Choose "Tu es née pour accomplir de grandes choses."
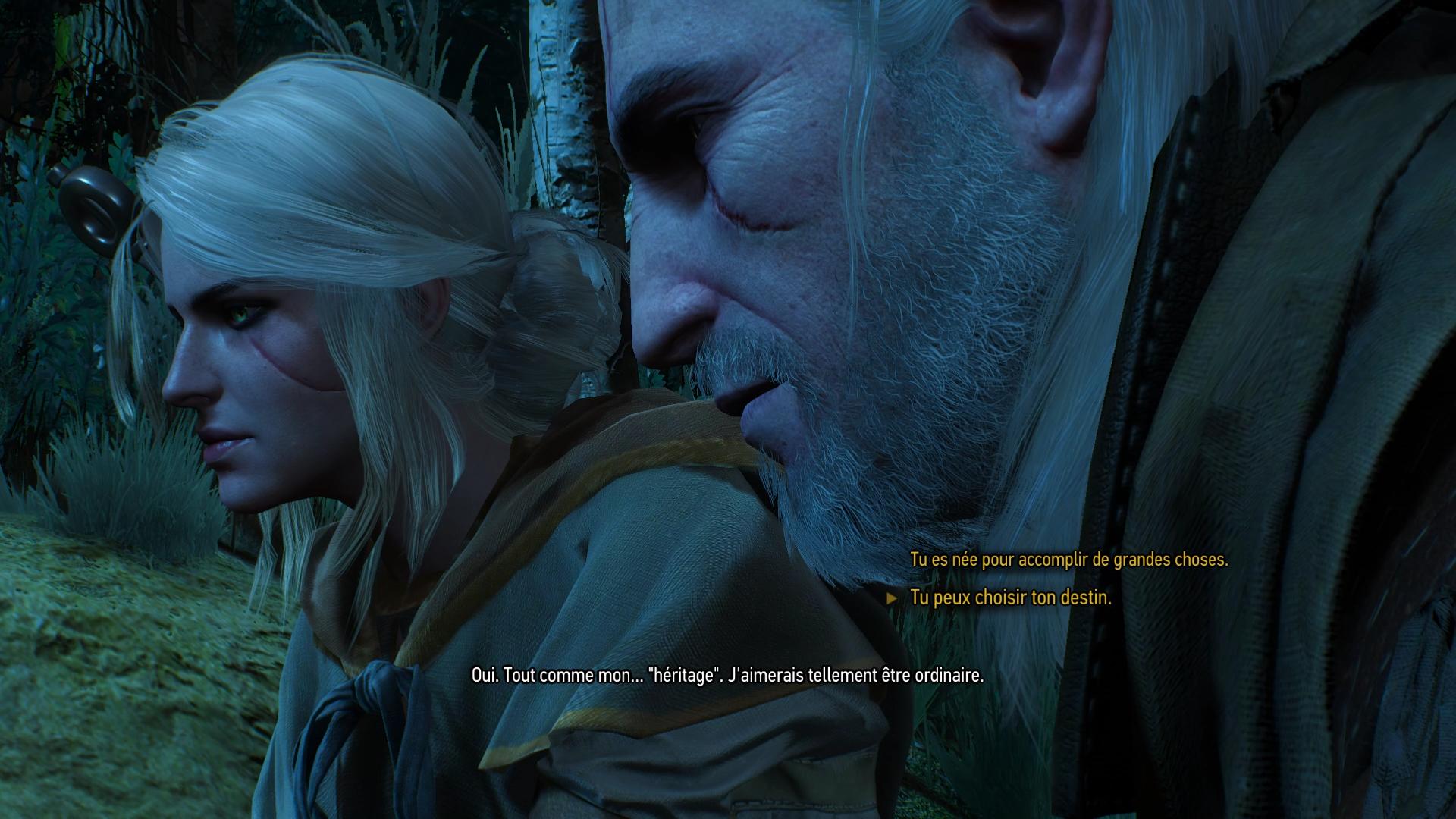Screen dimensions: 1456x819 point(1068,560)
